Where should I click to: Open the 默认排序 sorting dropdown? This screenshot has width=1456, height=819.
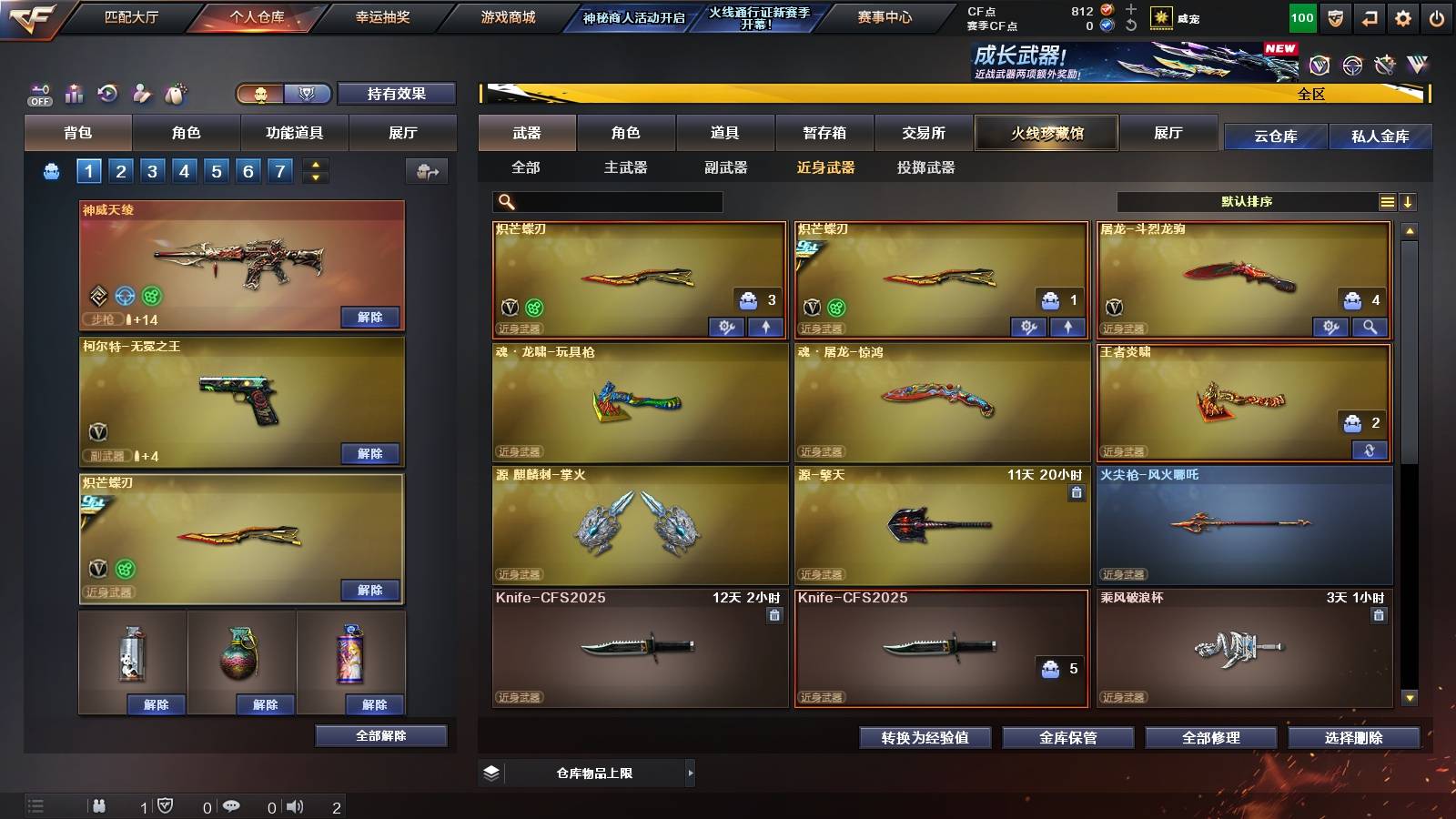[1247, 201]
